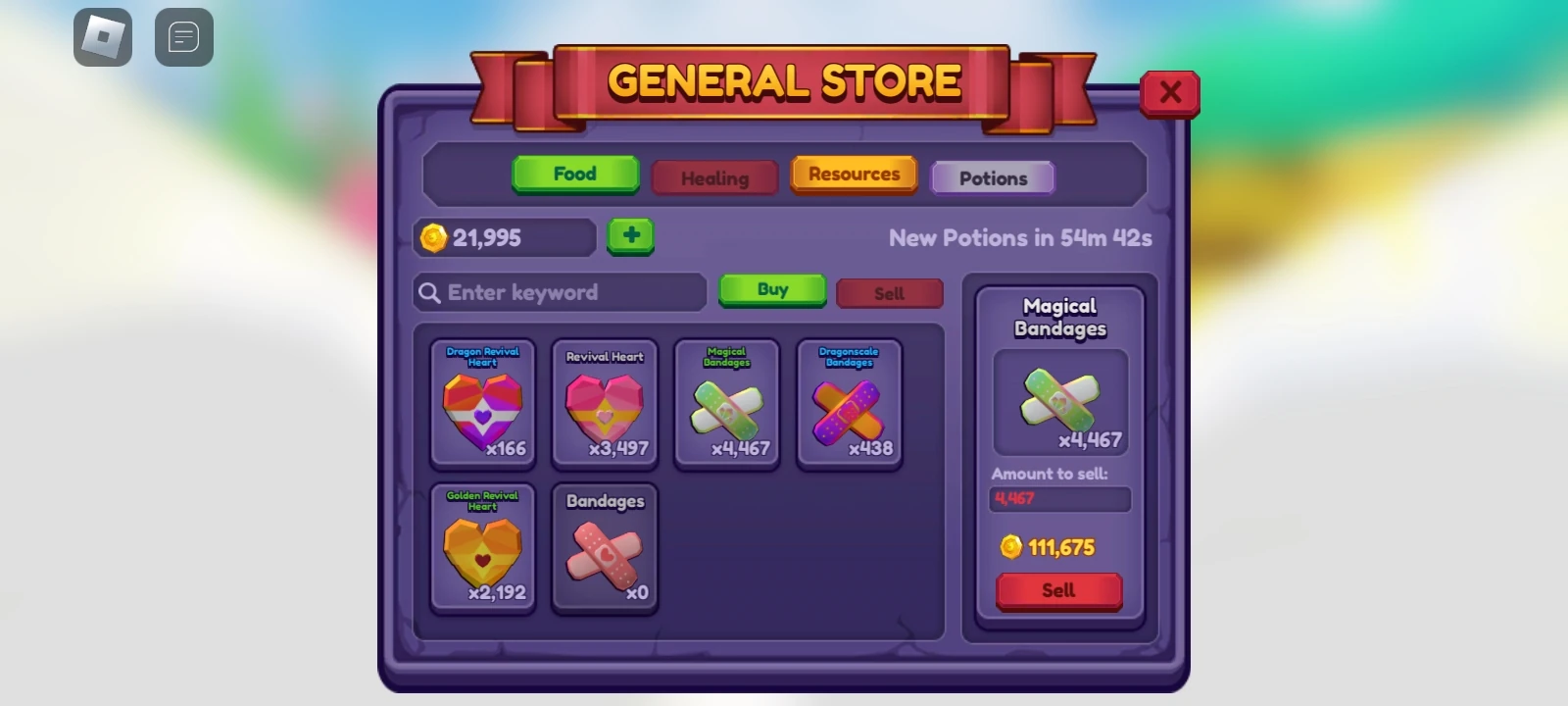Image resolution: width=1568 pixels, height=706 pixels.
Task: Open the Healing category tab
Action: tap(714, 177)
